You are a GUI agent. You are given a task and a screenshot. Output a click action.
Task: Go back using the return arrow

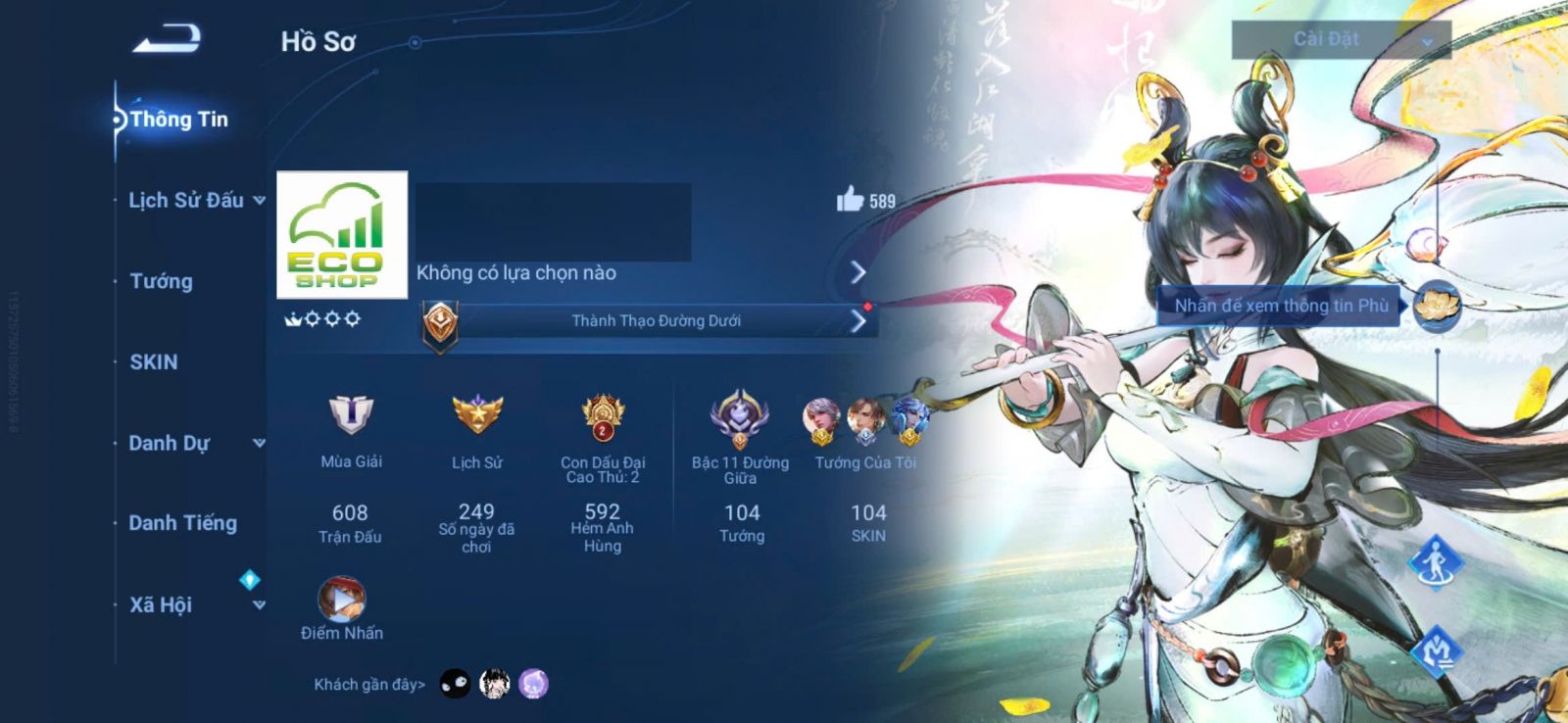pos(168,39)
